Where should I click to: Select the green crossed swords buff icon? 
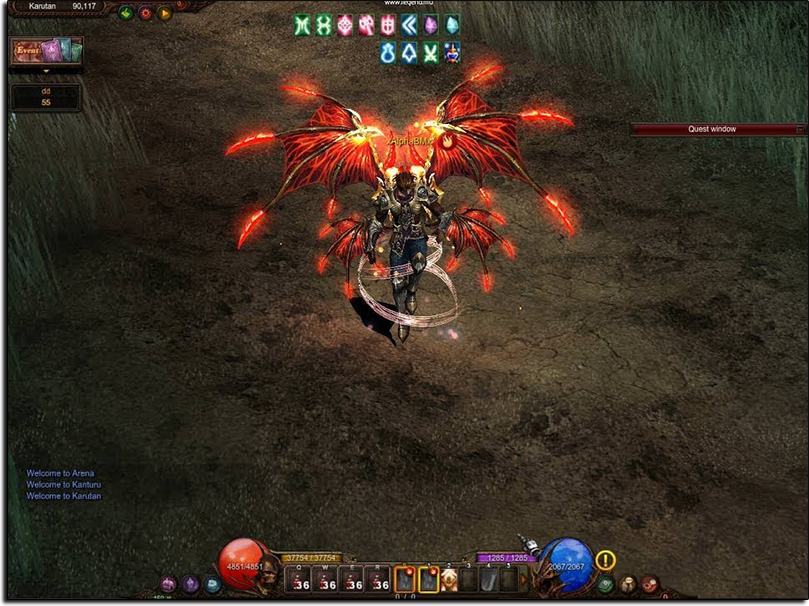point(431,52)
